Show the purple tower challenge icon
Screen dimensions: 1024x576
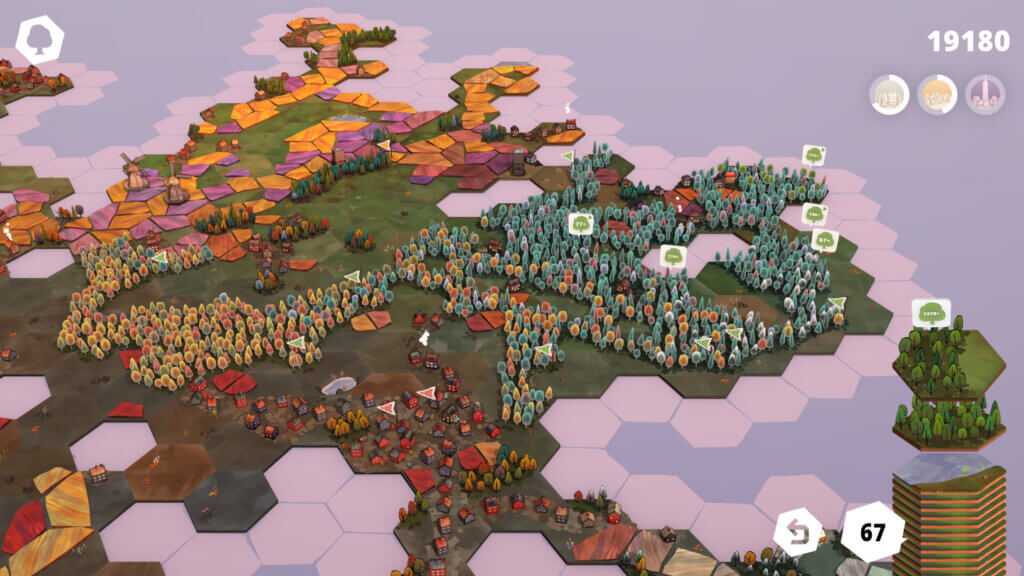(x=985, y=95)
